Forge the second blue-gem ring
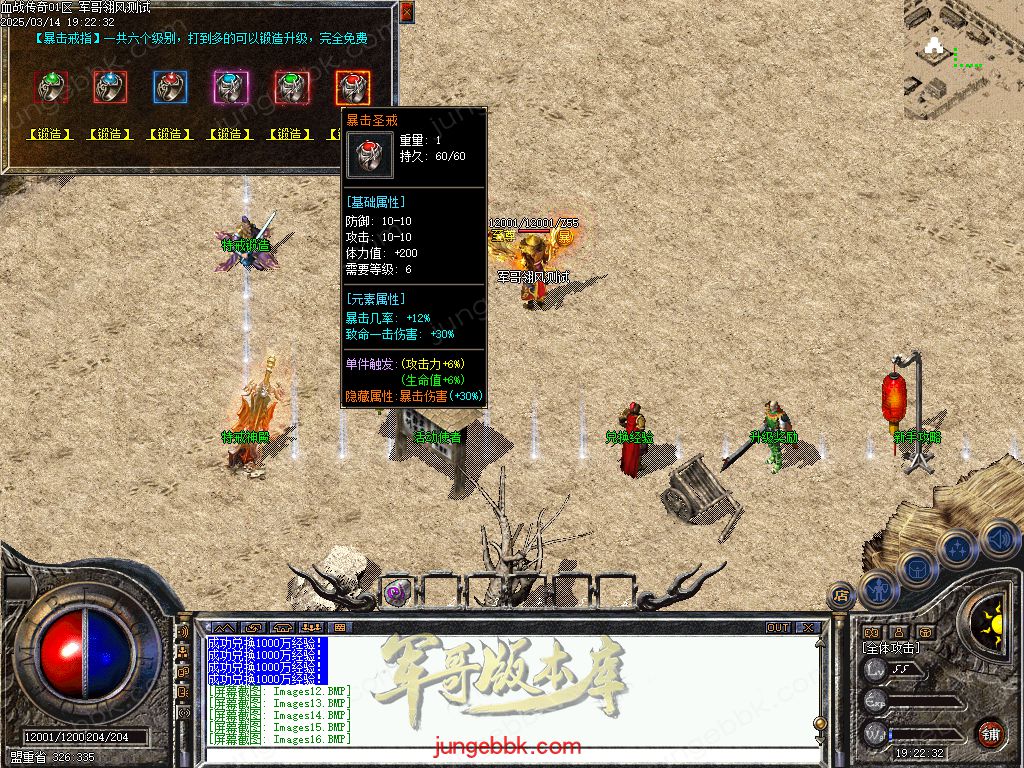This screenshot has height=768, width=1024. [x=110, y=134]
